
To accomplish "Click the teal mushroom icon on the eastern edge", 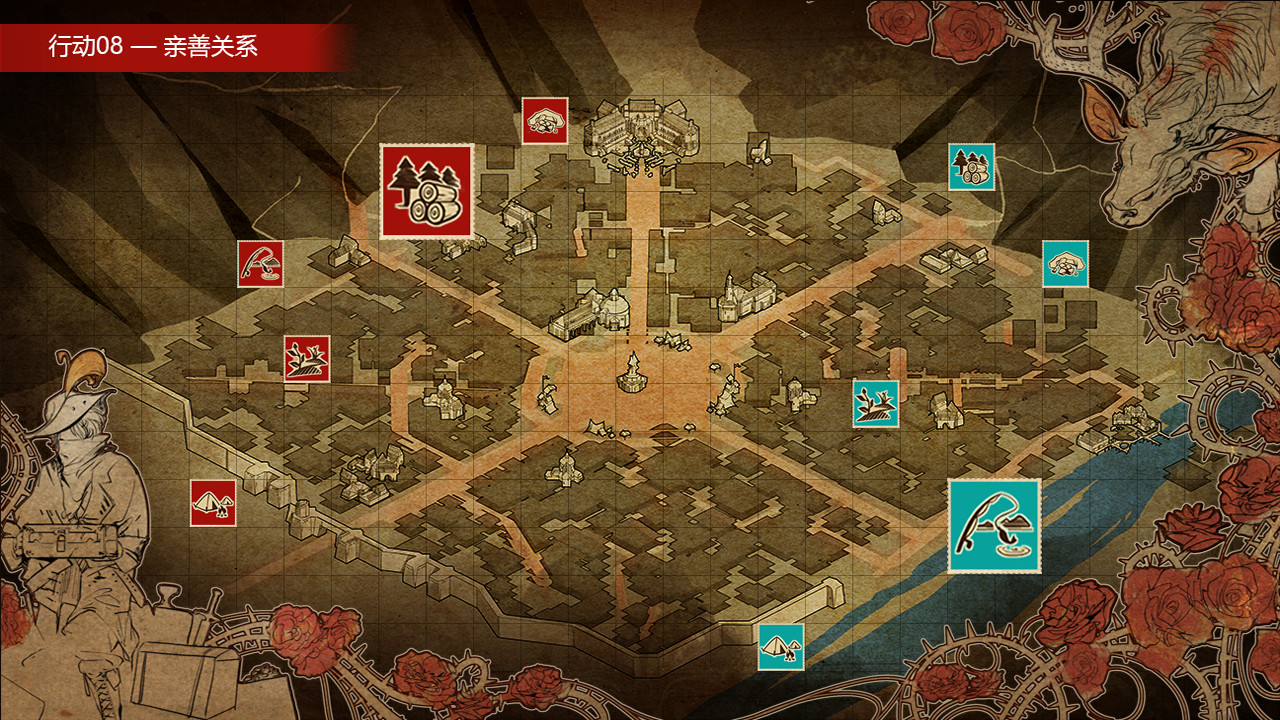I will 1066,262.
